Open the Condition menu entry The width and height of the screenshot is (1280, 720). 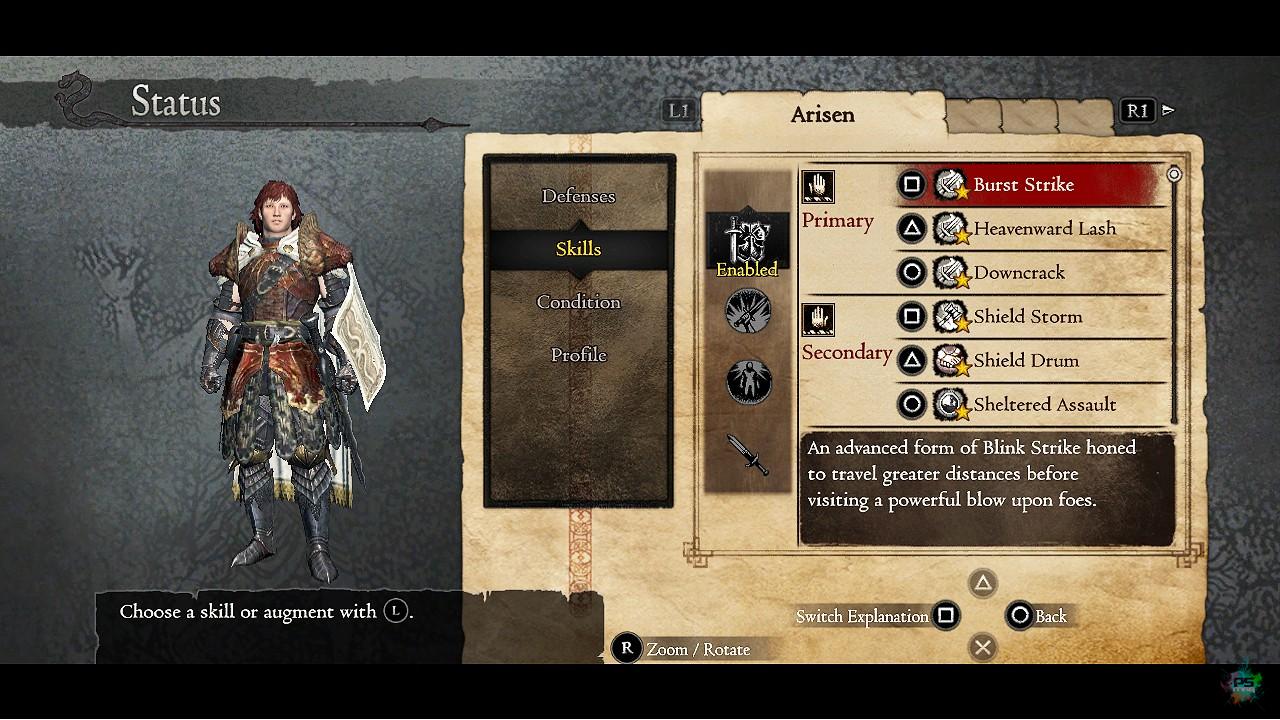578,302
